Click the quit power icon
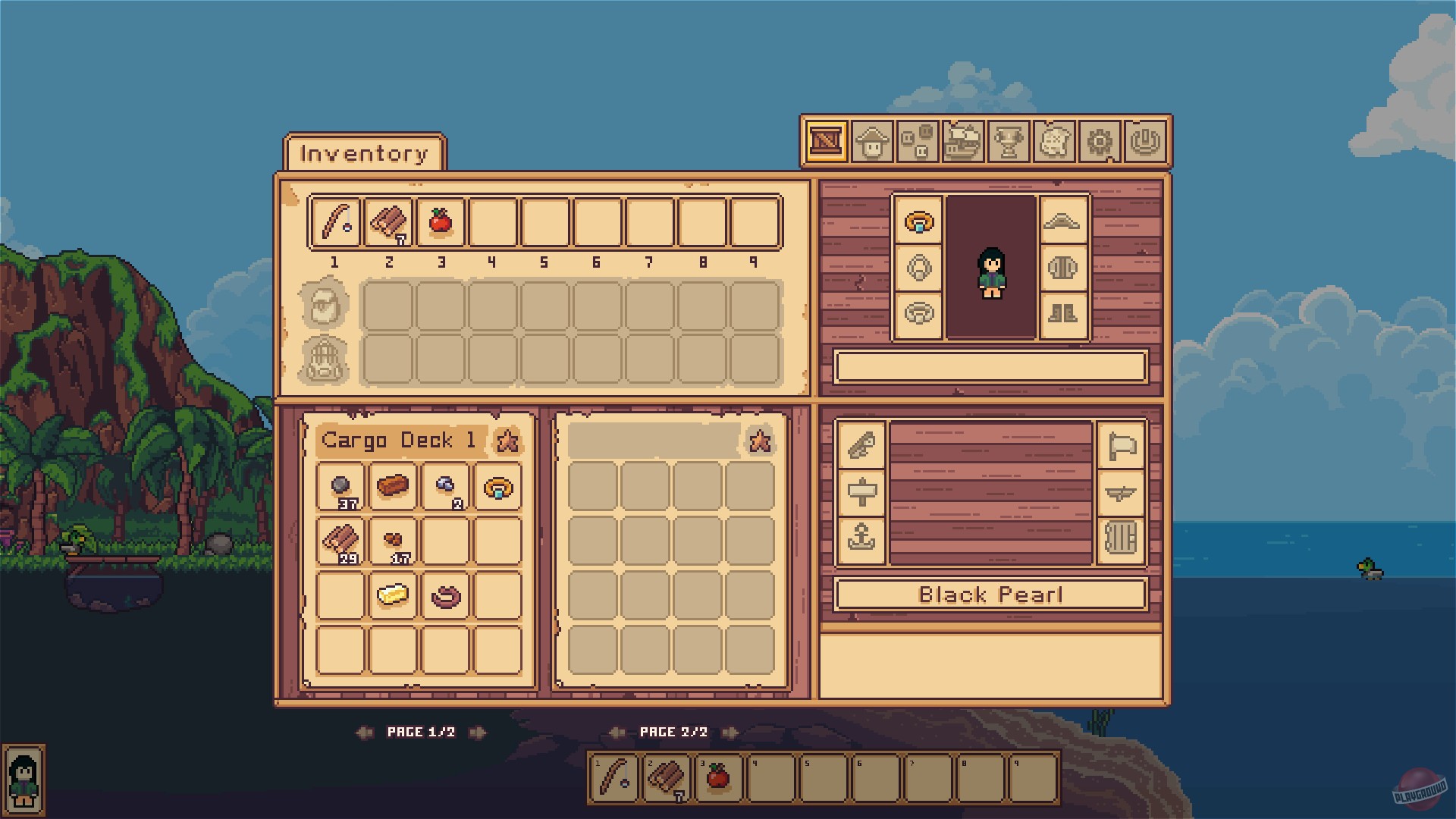Viewport: 1456px width, 819px height. point(1146,140)
